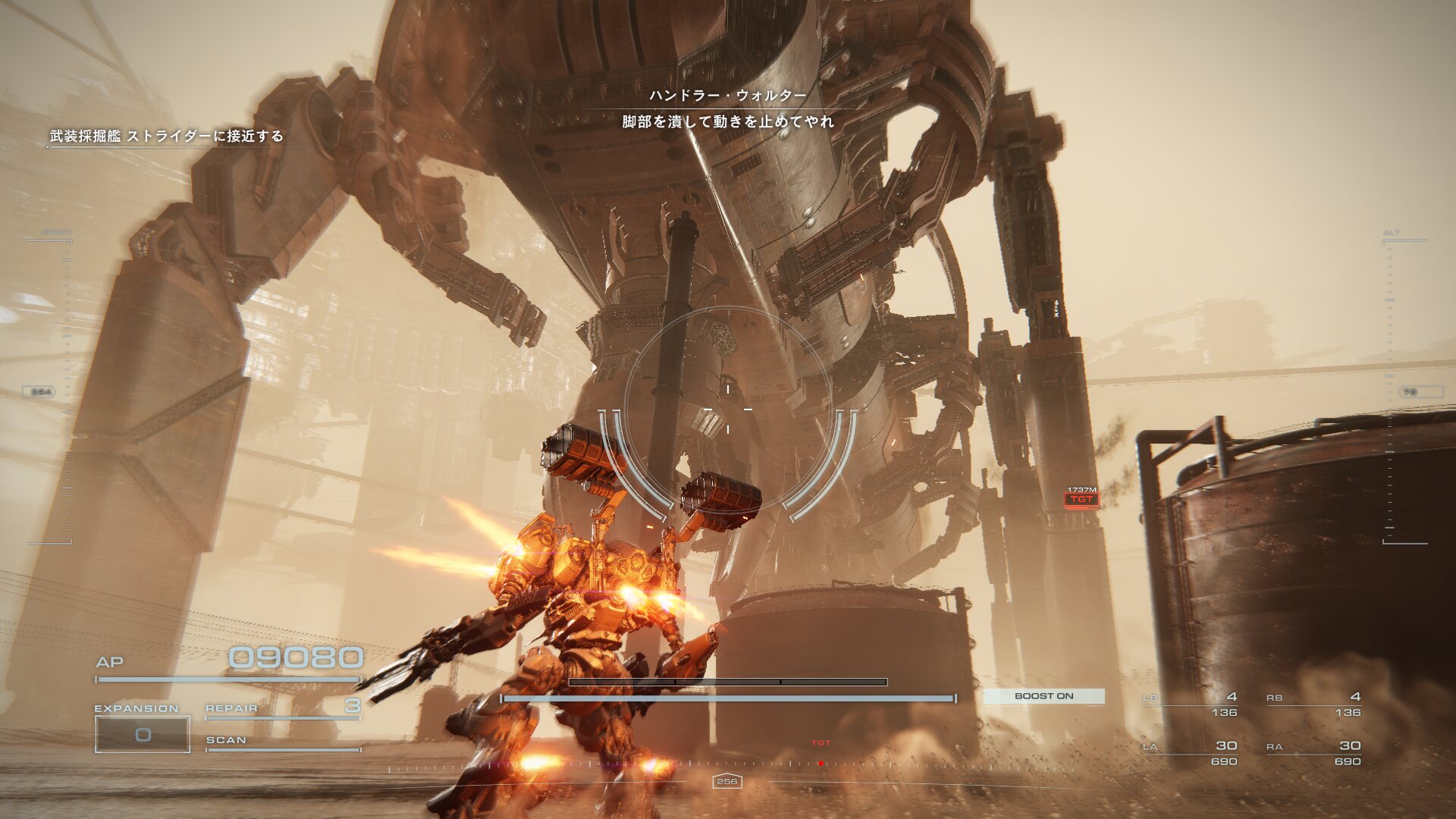Viewport: 1456px width, 819px height.
Task: Pick the RA right arm weapon slot
Action: [x=1313, y=752]
